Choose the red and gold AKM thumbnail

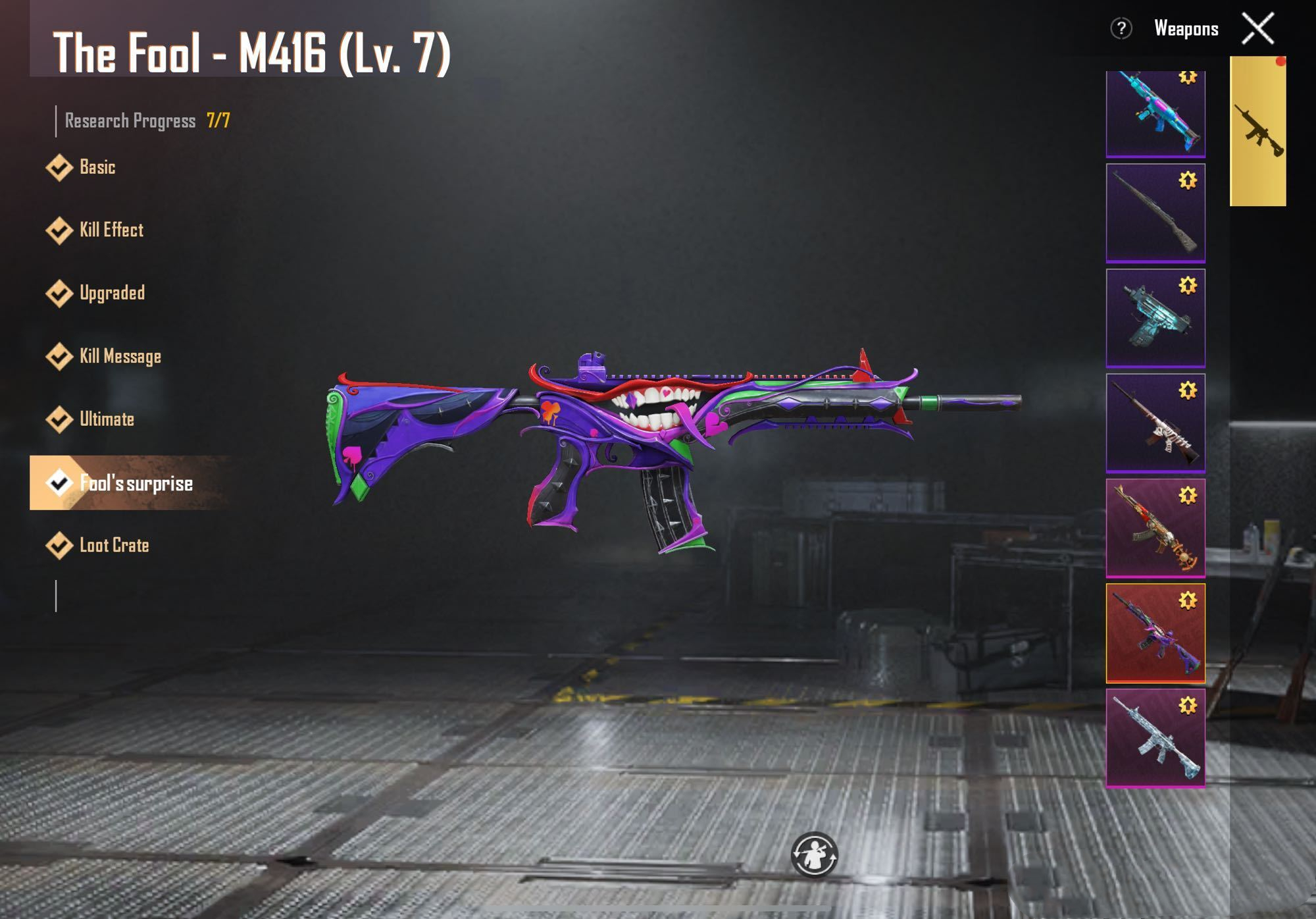tap(1155, 528)
